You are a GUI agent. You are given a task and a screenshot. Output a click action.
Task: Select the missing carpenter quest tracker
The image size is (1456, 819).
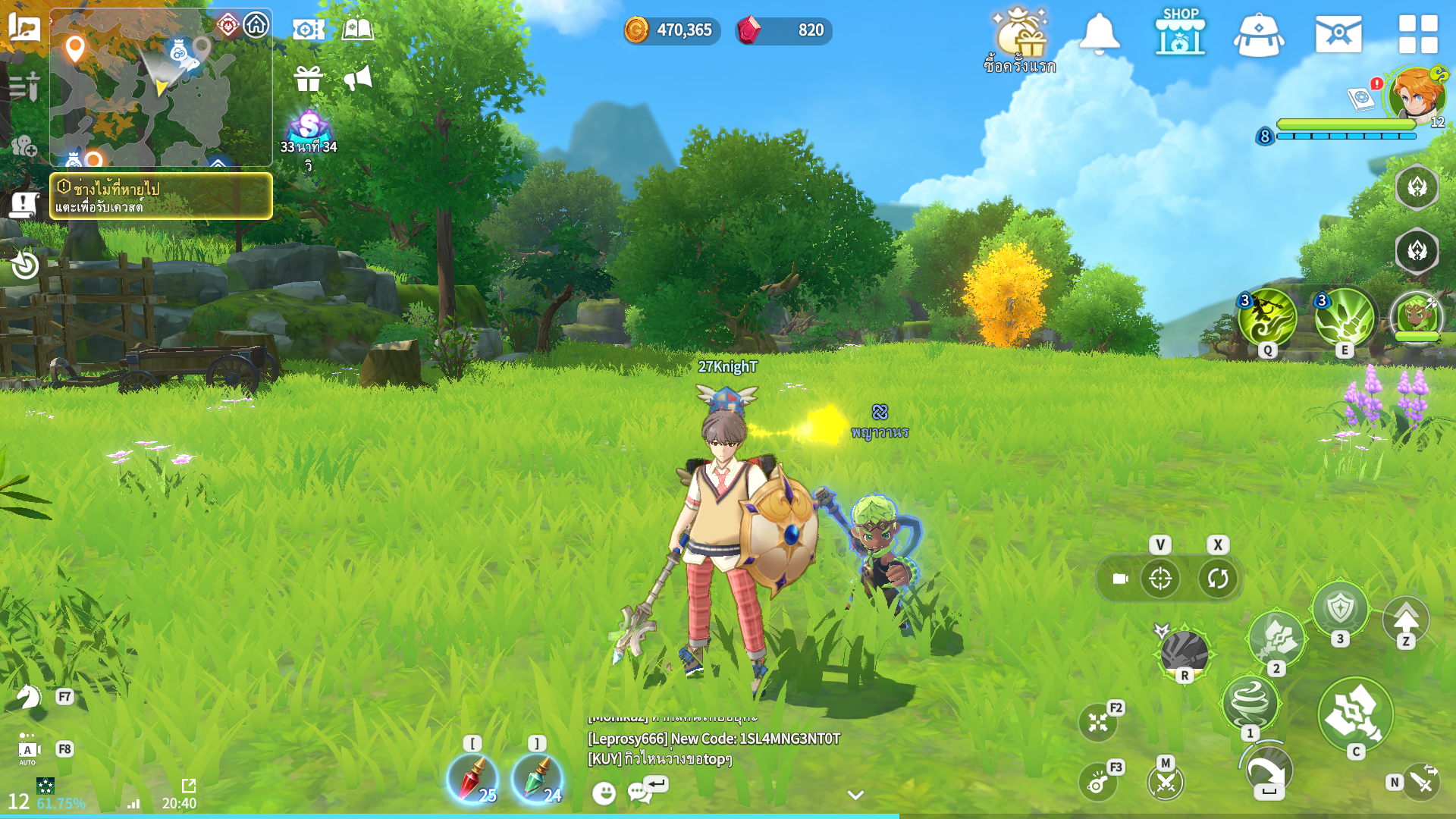[x=161, y=196]
